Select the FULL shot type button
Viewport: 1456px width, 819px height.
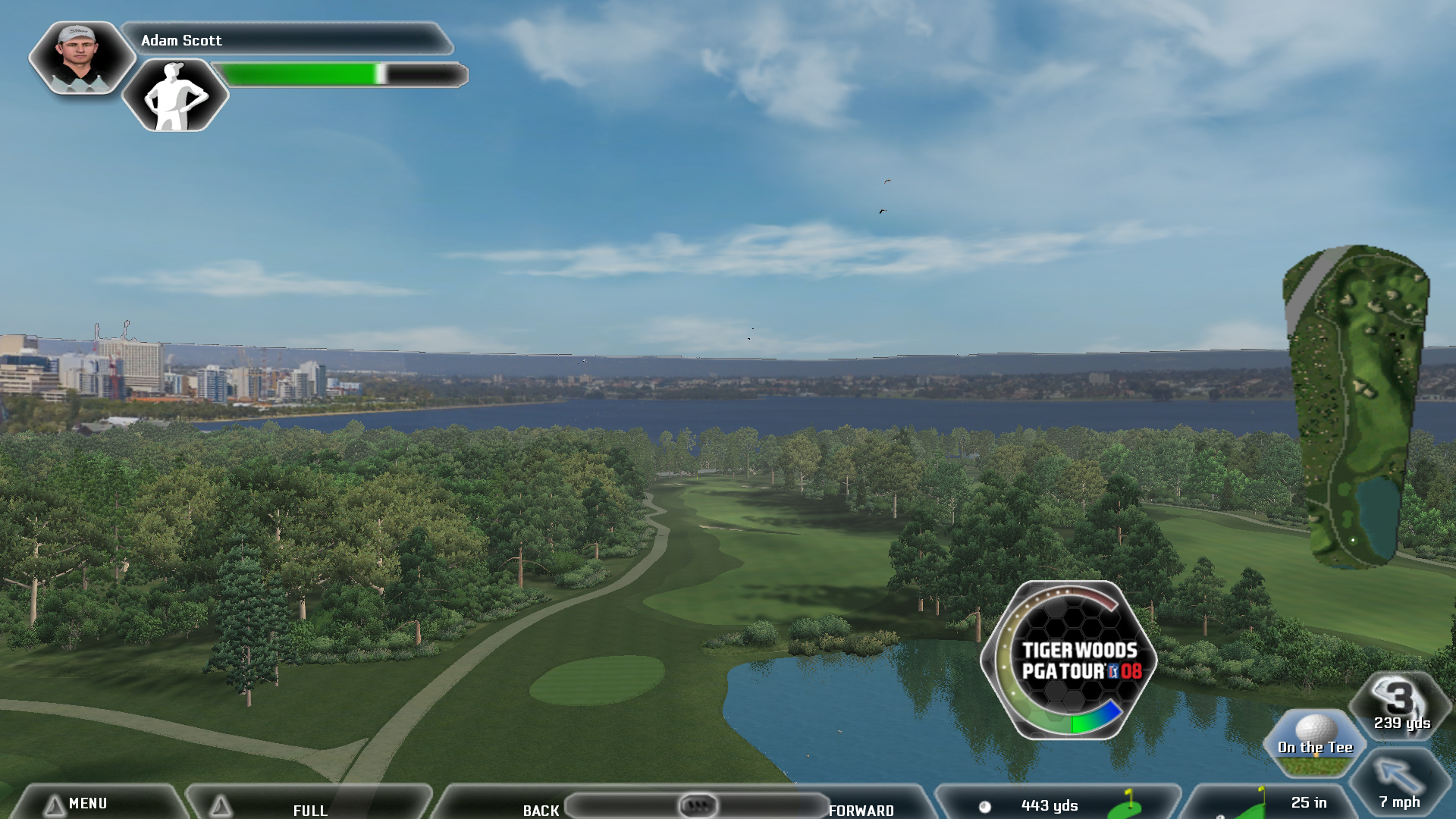(x=309, y=808)
